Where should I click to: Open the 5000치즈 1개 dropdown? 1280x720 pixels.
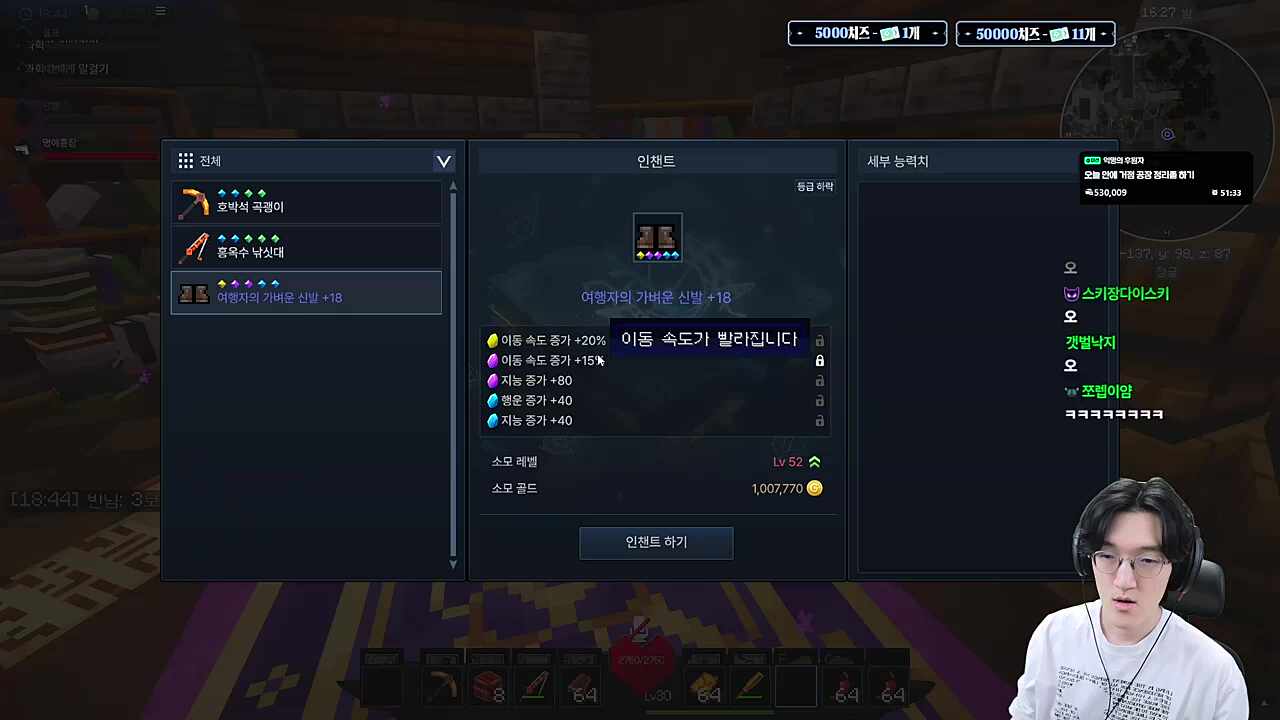[866, 33]
